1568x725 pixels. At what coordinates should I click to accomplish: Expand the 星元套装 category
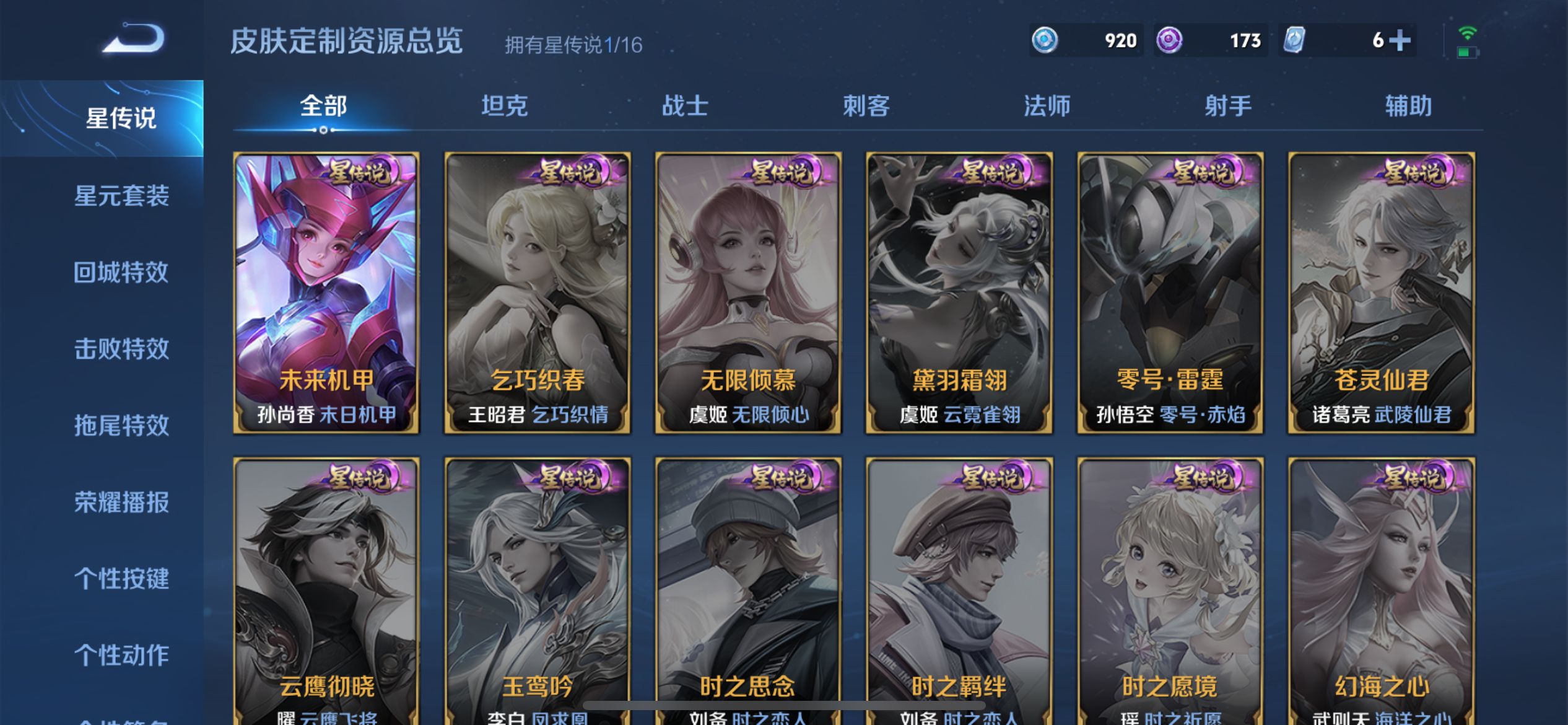[x=121, y=194]
